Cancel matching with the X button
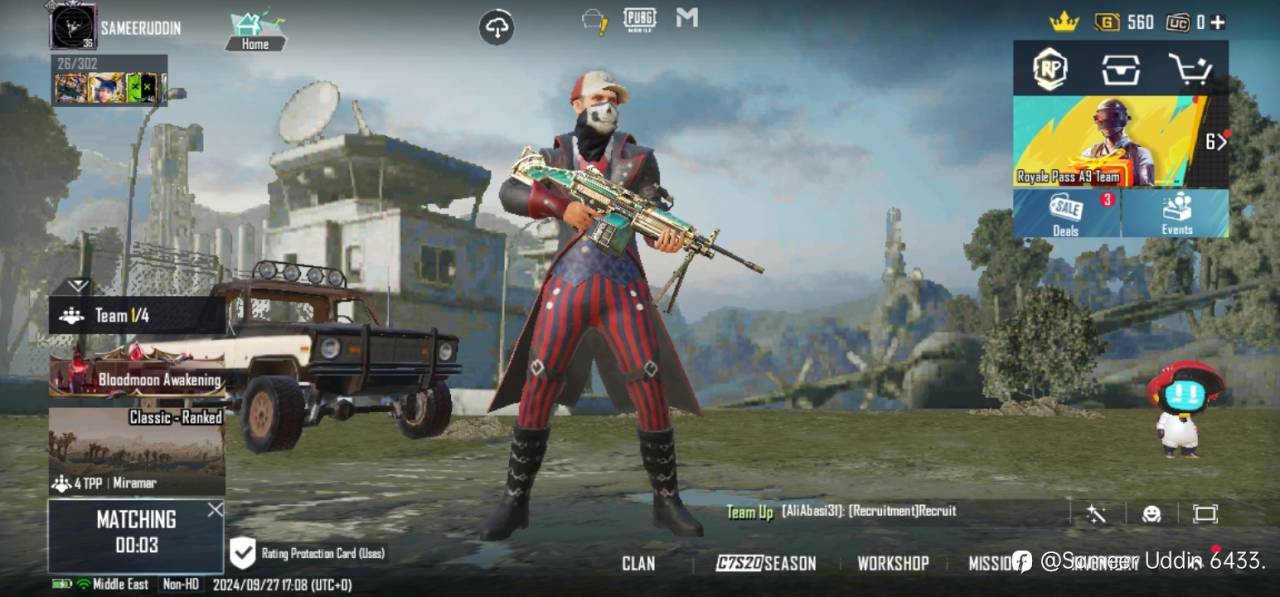The image size is (1280, 597). click(x=215, y=510)
